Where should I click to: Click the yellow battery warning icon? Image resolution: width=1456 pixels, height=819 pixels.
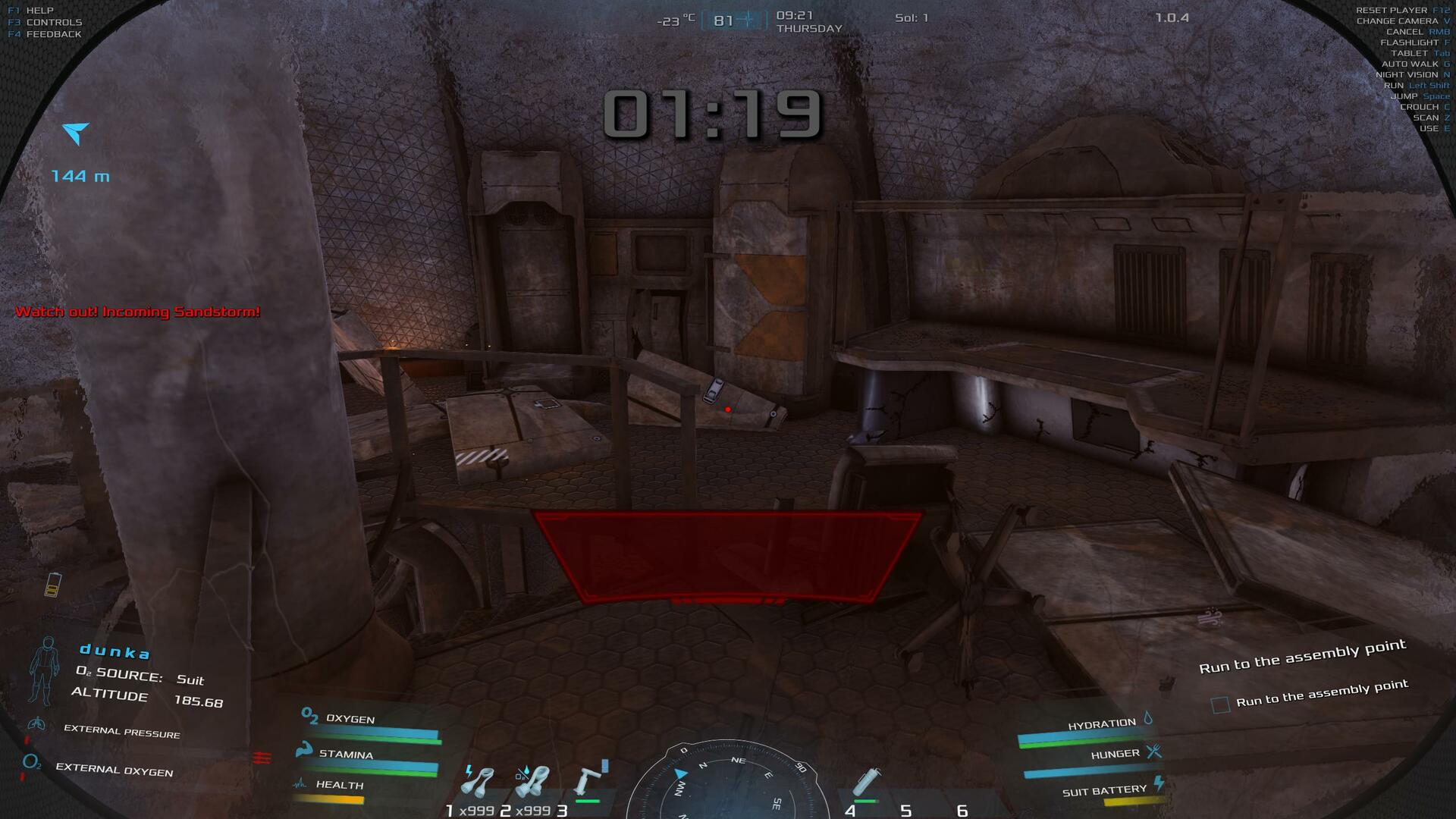[x=52, y=585]
